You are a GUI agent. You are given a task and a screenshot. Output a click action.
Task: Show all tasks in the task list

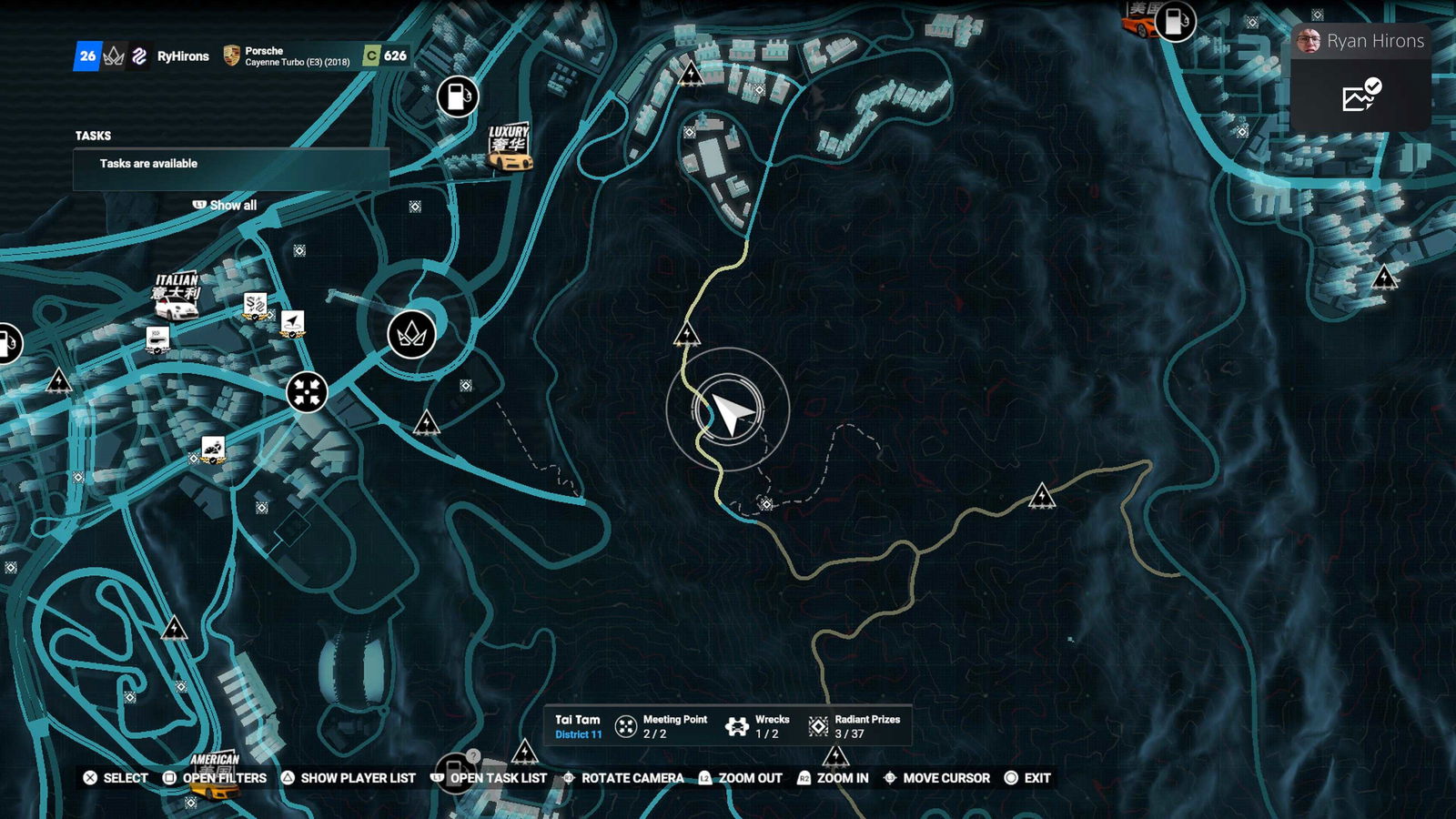coord(225,206)
